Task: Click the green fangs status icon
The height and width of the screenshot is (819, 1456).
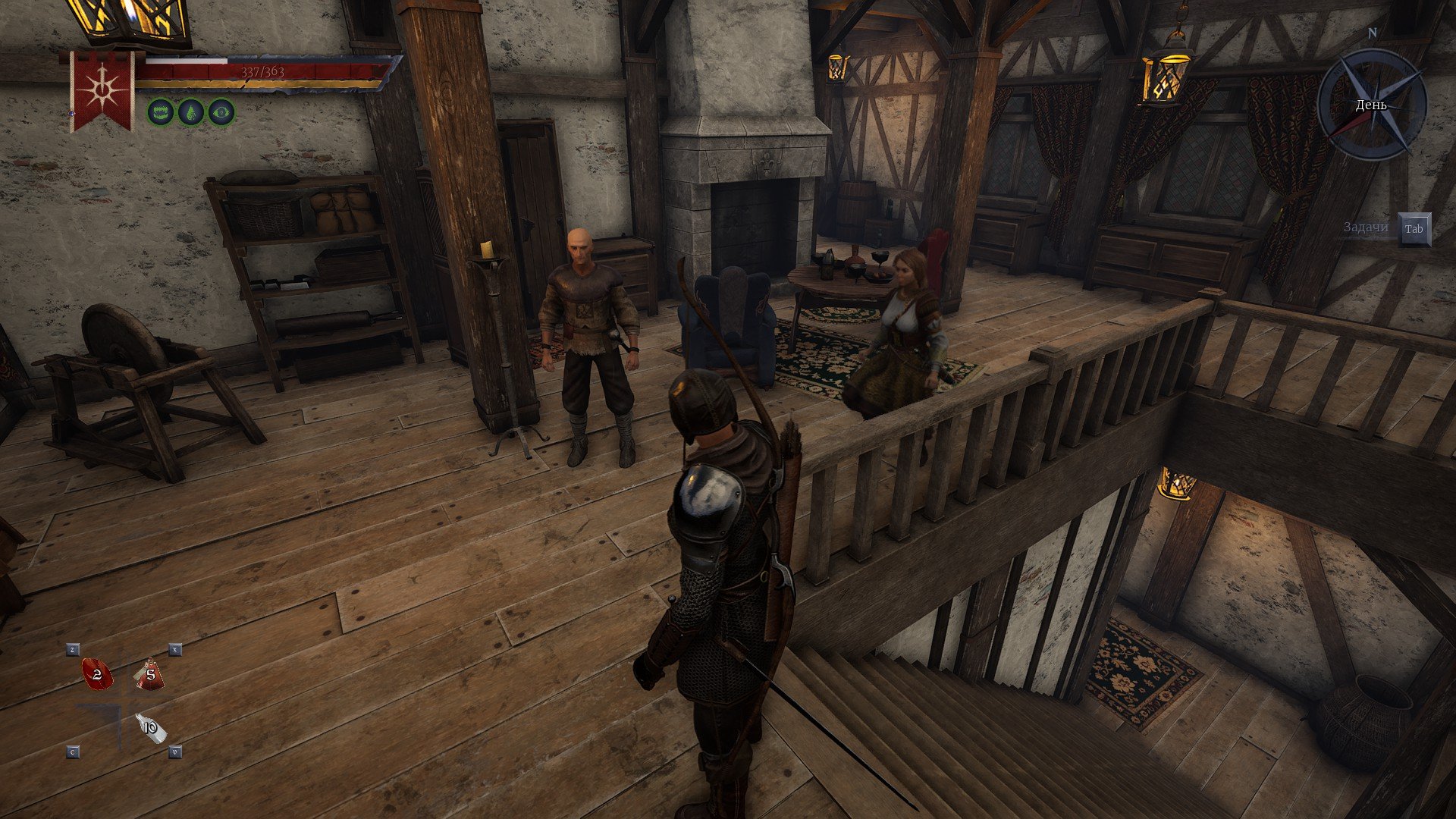Action: click(161, 112)
